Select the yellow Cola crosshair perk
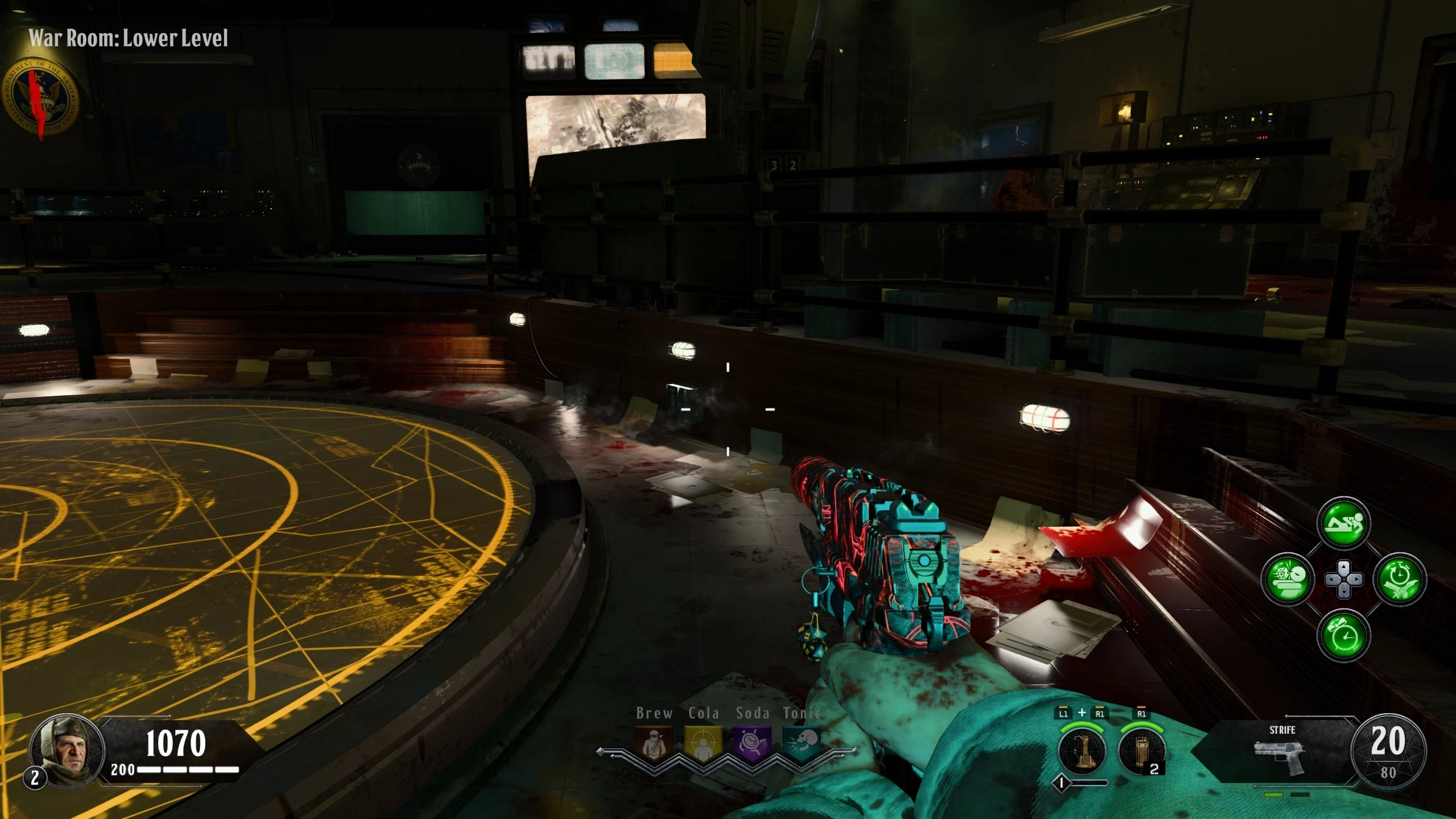This screenshot has height=819, width=1456. [x=703, y=744]
